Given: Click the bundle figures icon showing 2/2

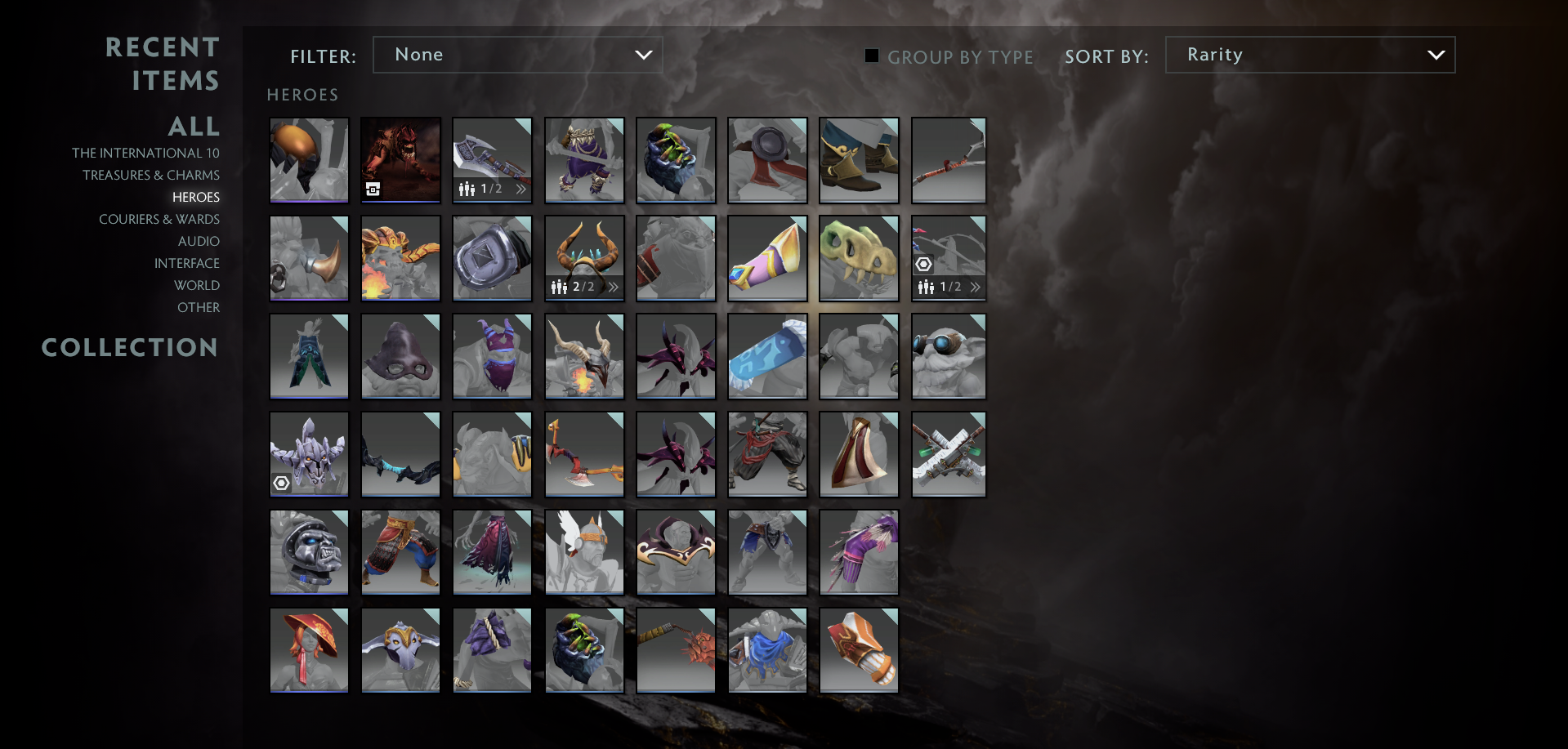Looking at the screenshot, I should [560, 287].
